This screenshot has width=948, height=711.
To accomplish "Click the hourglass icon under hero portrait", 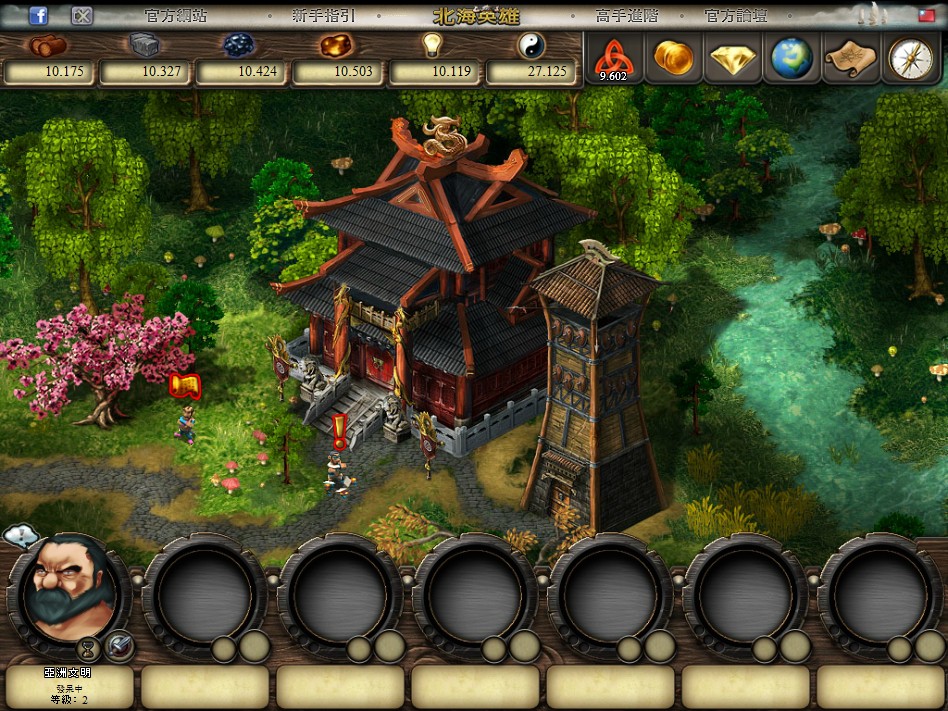I will tap(89, 647).
